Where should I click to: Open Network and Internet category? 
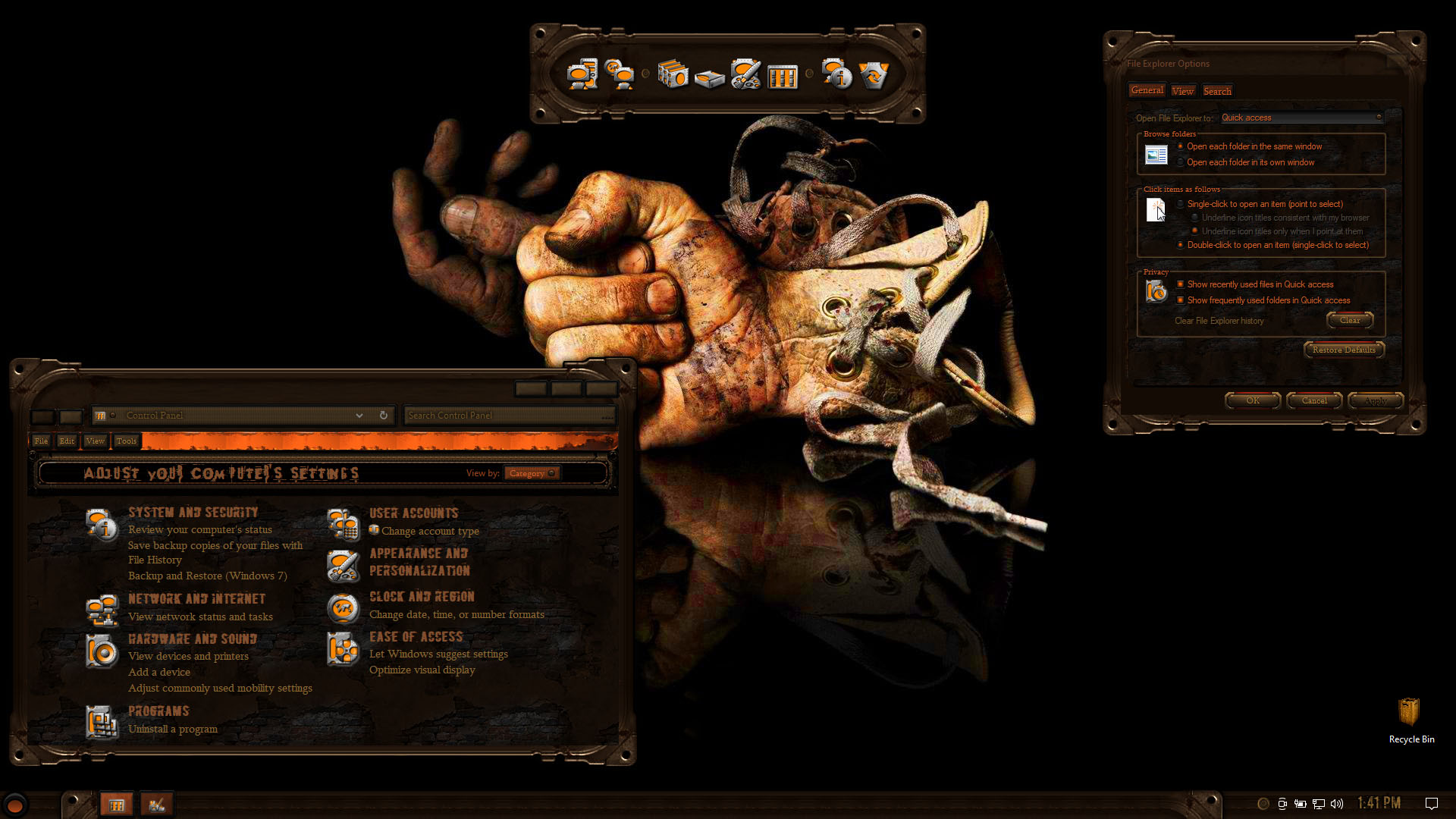196,599
